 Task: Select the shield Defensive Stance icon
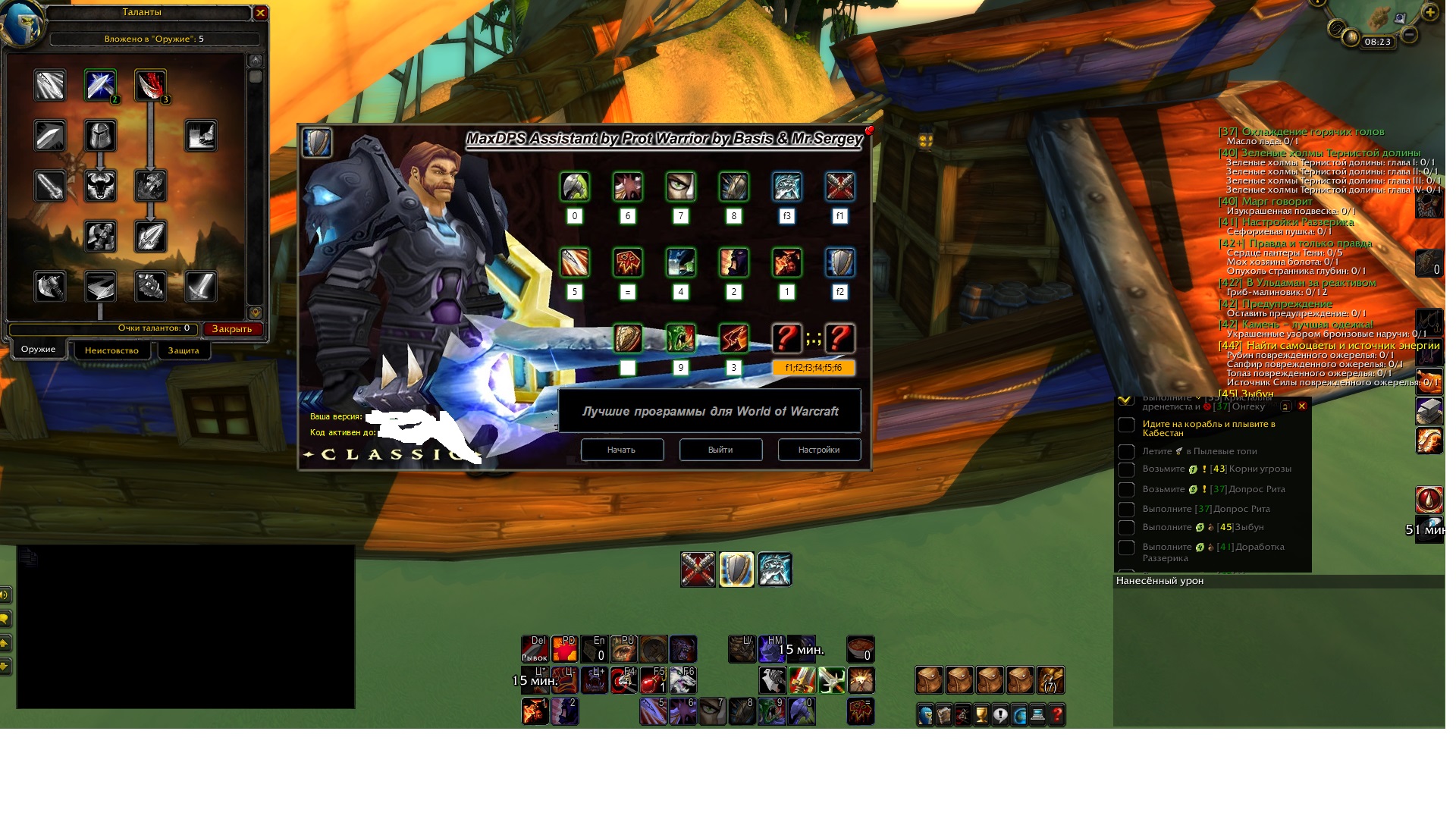tap(736, 570)
